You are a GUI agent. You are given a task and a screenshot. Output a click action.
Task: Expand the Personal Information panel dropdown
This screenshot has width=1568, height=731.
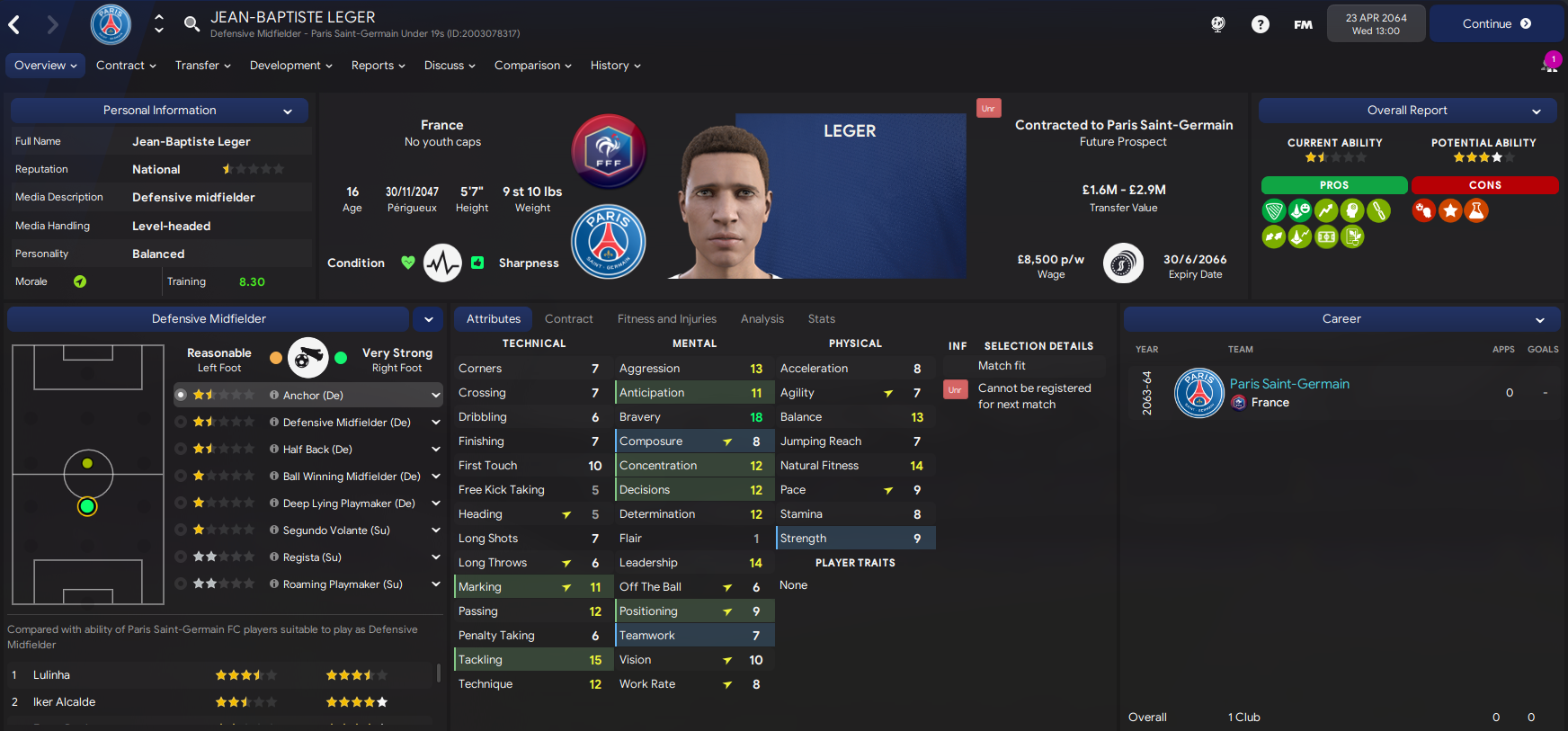(x=288, y=111)
